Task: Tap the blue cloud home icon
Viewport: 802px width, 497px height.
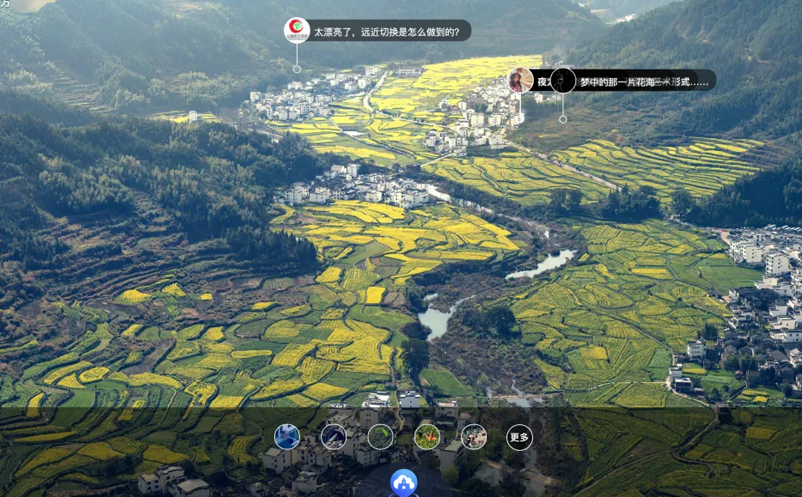Action: coord(404,483)
